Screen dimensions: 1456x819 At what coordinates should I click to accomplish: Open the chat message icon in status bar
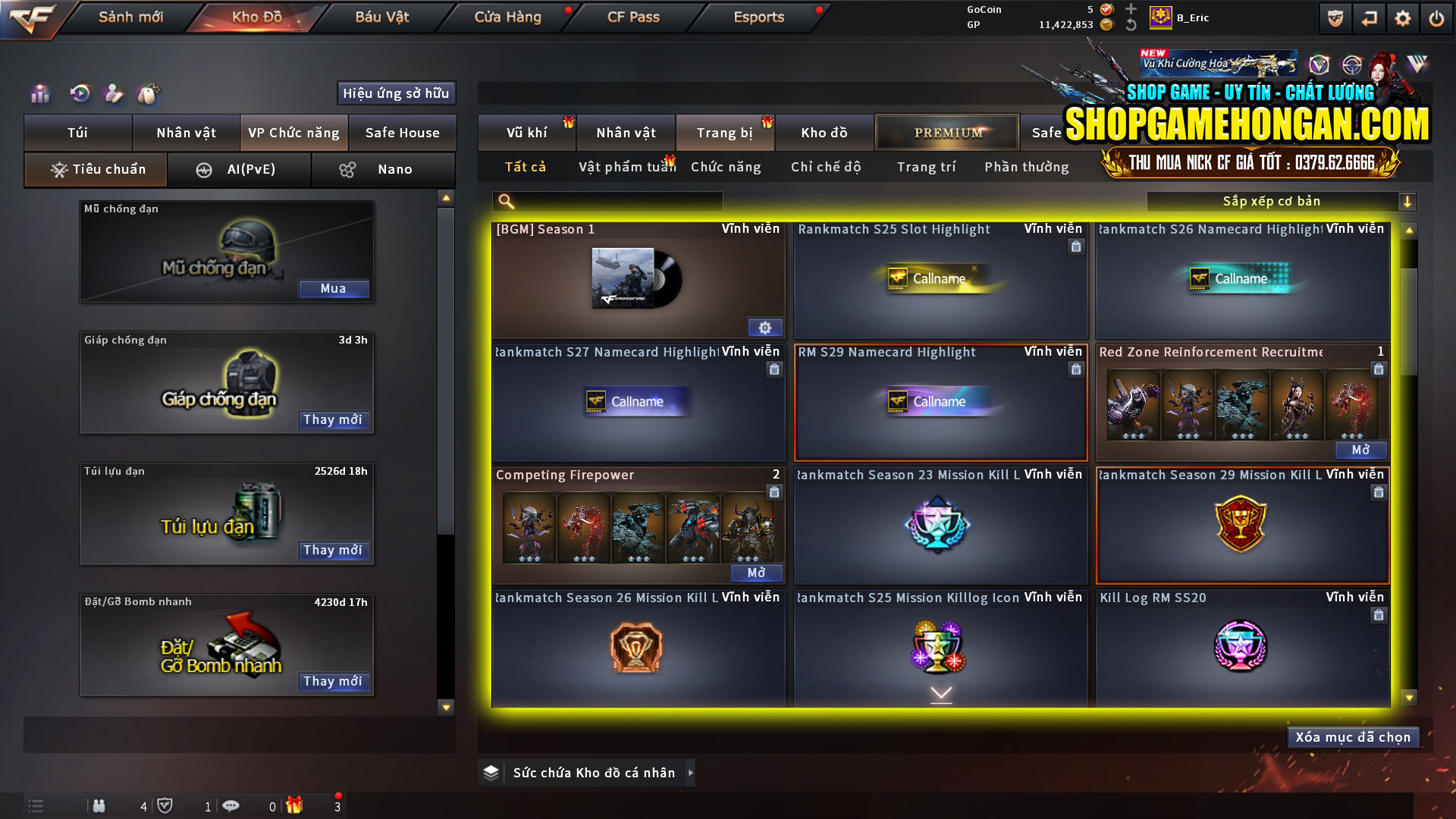pos(231,806)
